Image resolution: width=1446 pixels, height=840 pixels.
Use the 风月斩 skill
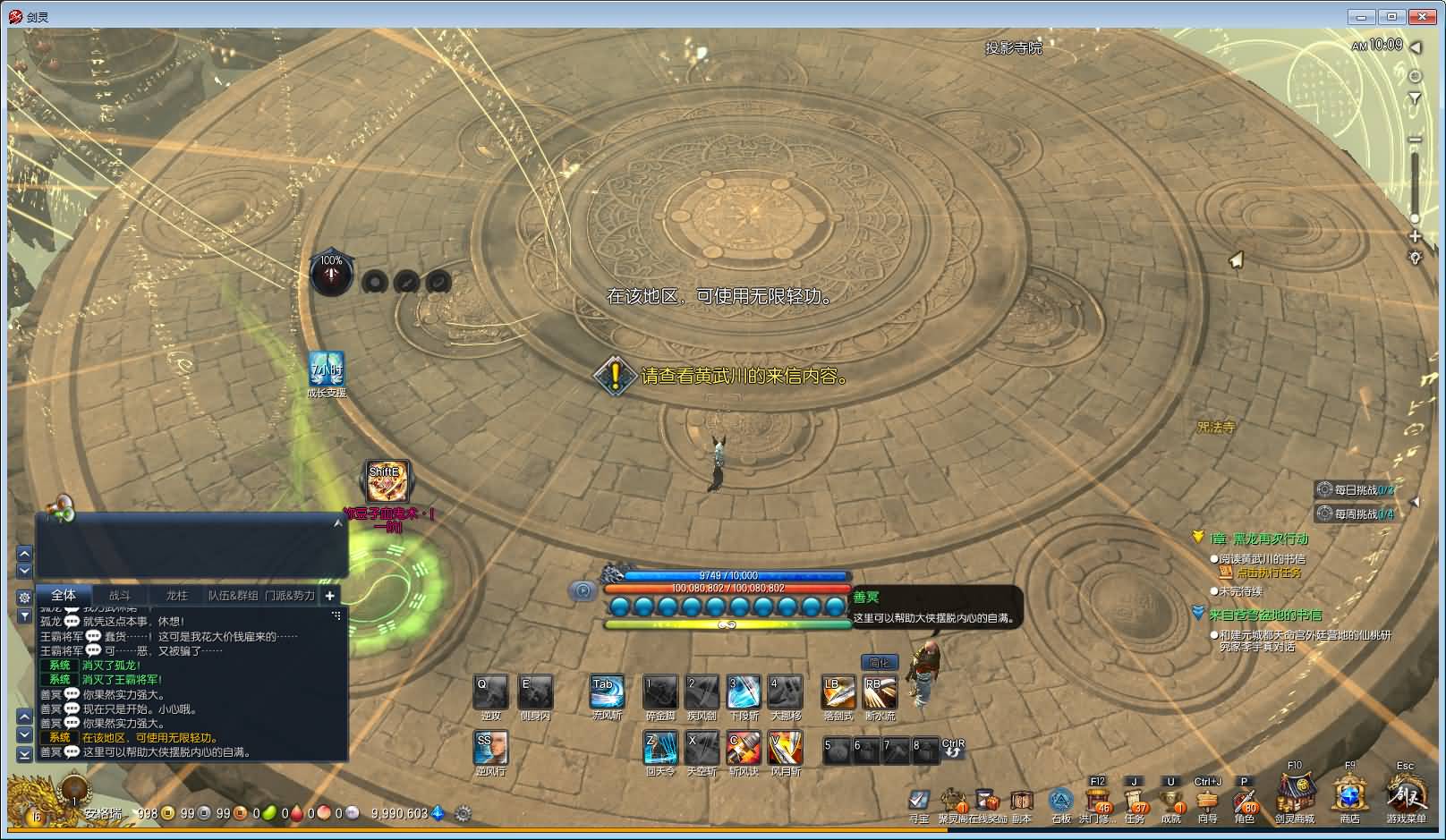(x=785, y=748)
